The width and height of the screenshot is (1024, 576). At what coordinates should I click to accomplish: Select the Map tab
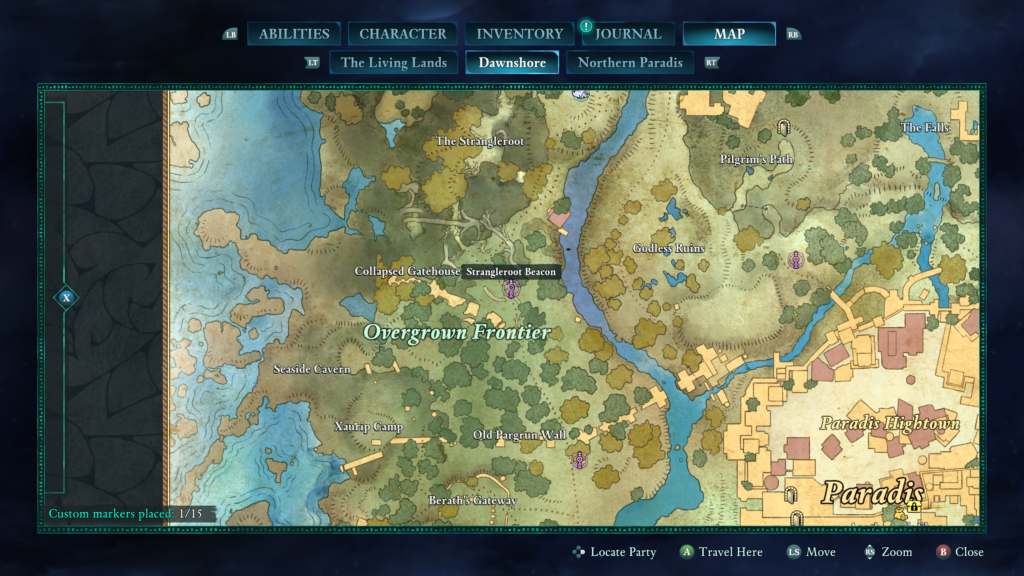[x=729, y=34]
